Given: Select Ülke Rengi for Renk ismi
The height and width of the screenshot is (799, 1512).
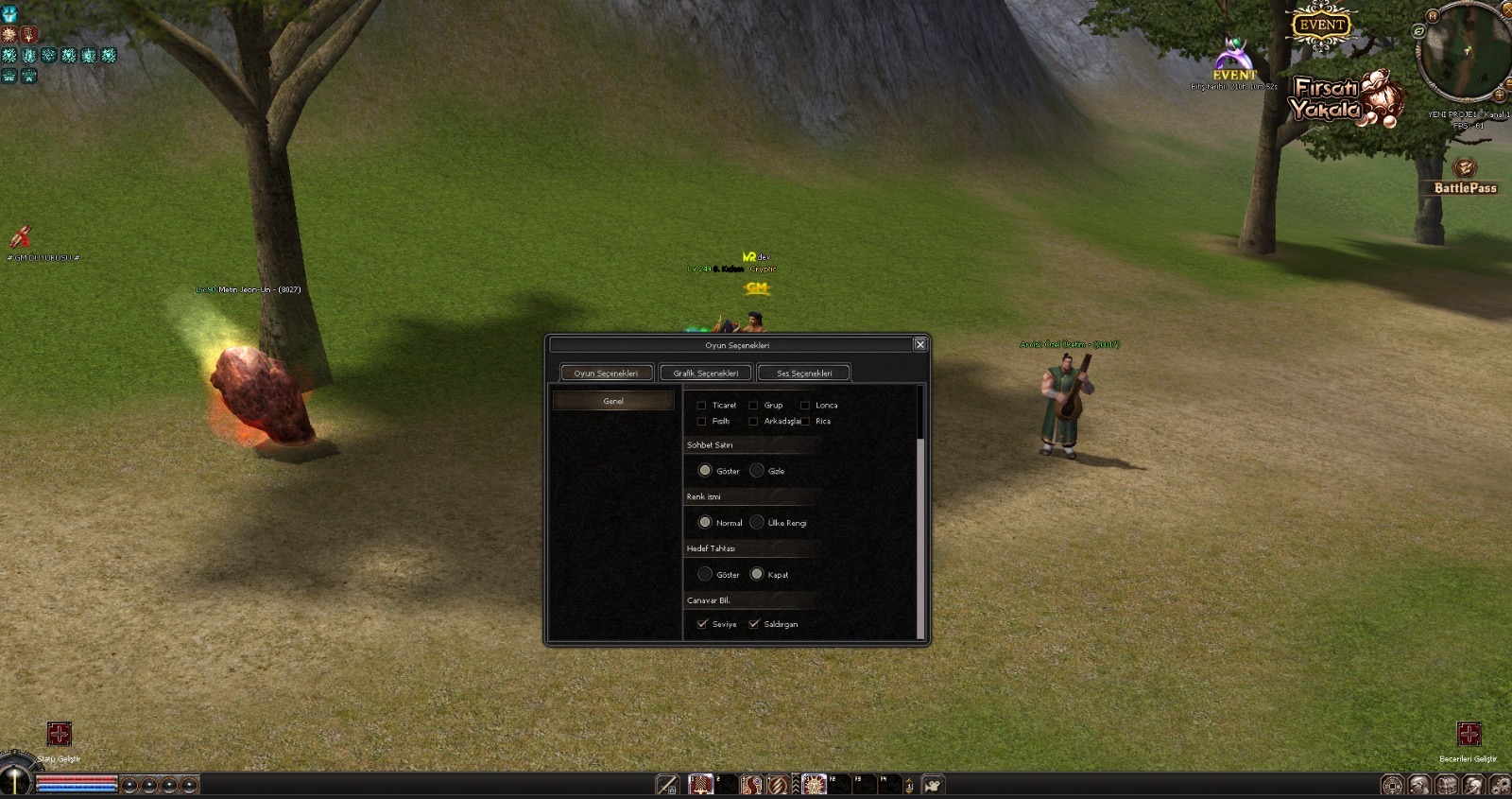Looking at the screenshot, I should [x=757, y=523].
